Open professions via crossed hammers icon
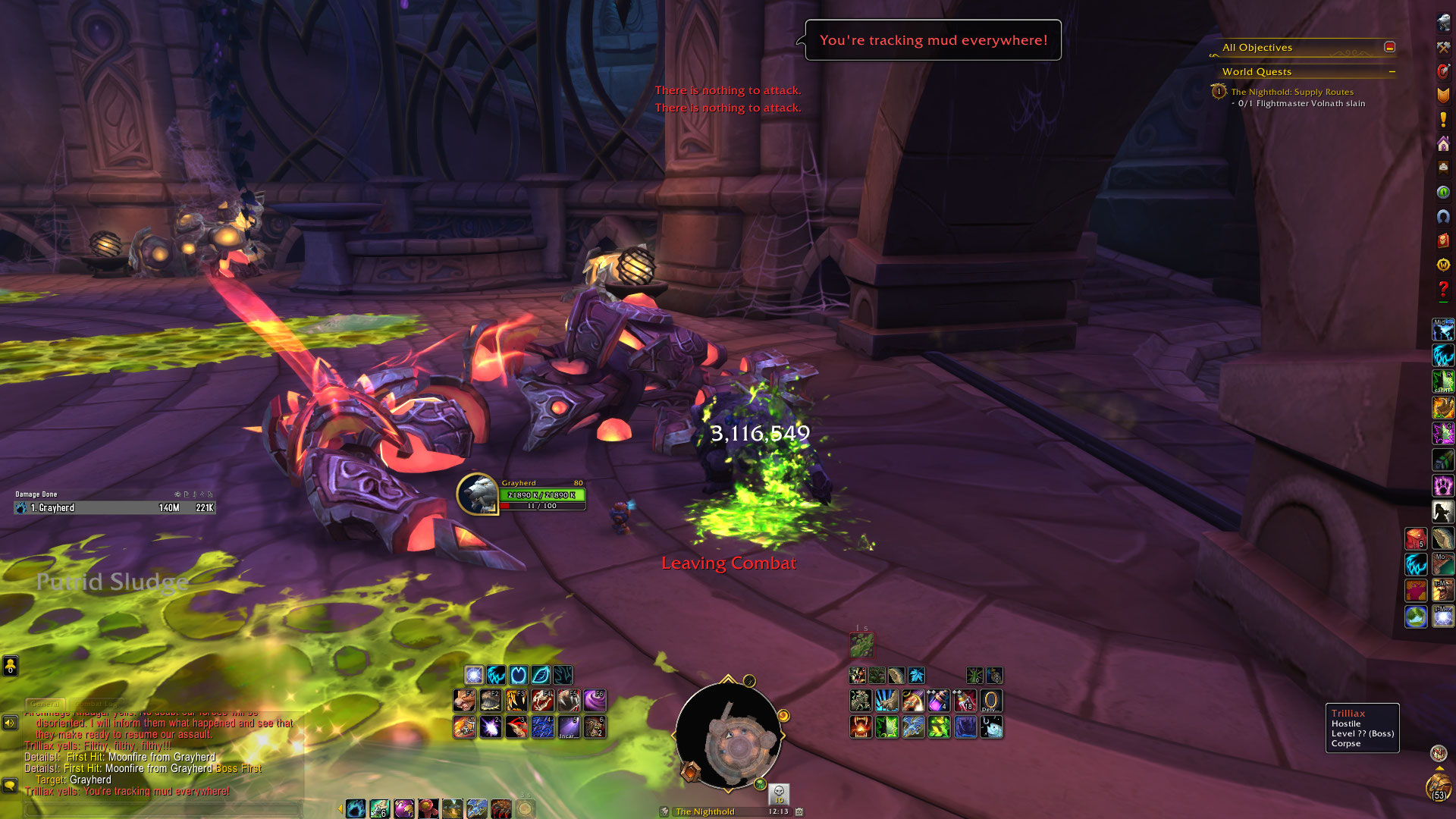1456x819 pixels. 1443,47
